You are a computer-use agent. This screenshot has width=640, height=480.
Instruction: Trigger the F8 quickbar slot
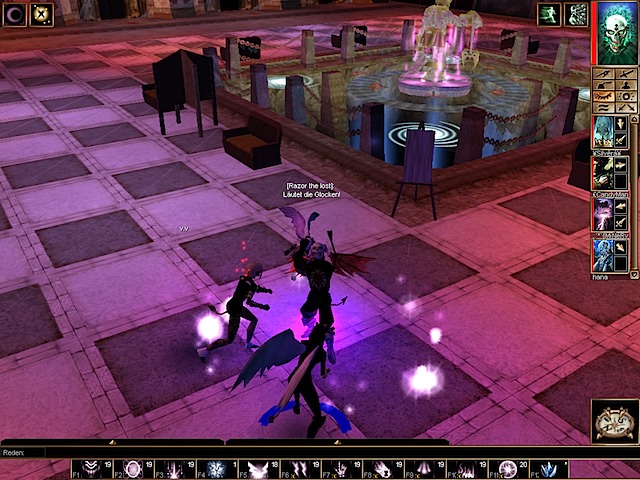[381, 469]
